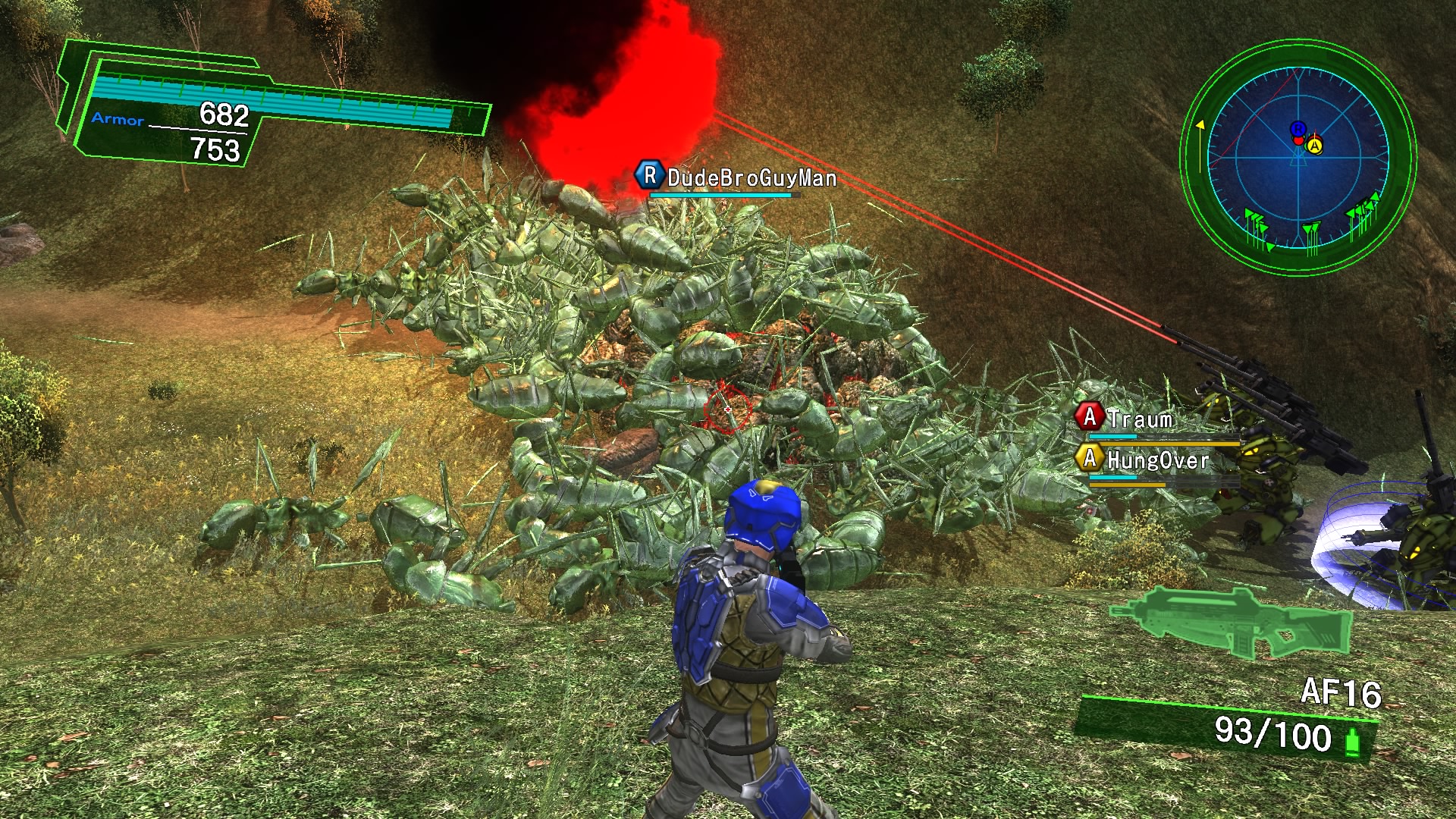This screenshot has height=819, width=1456.
Task: Click the circular radar minimap
Action: tap(1298, 157)
